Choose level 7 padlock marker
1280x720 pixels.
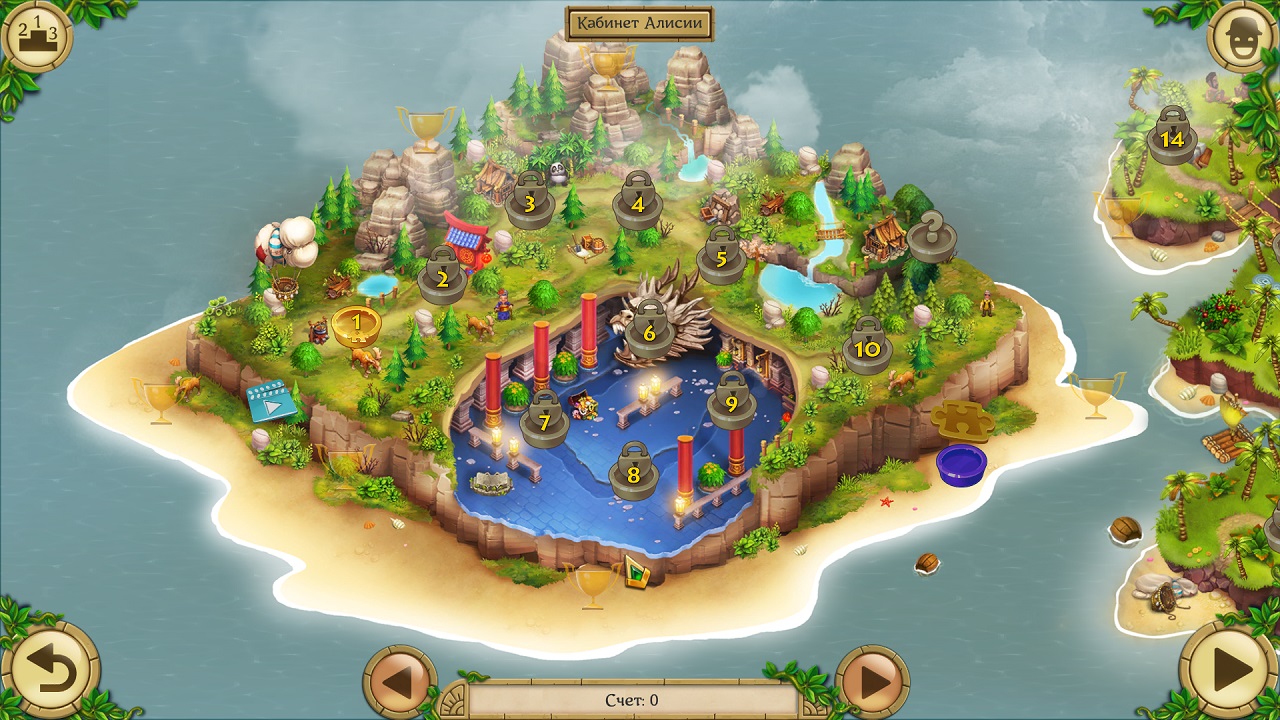544,421
